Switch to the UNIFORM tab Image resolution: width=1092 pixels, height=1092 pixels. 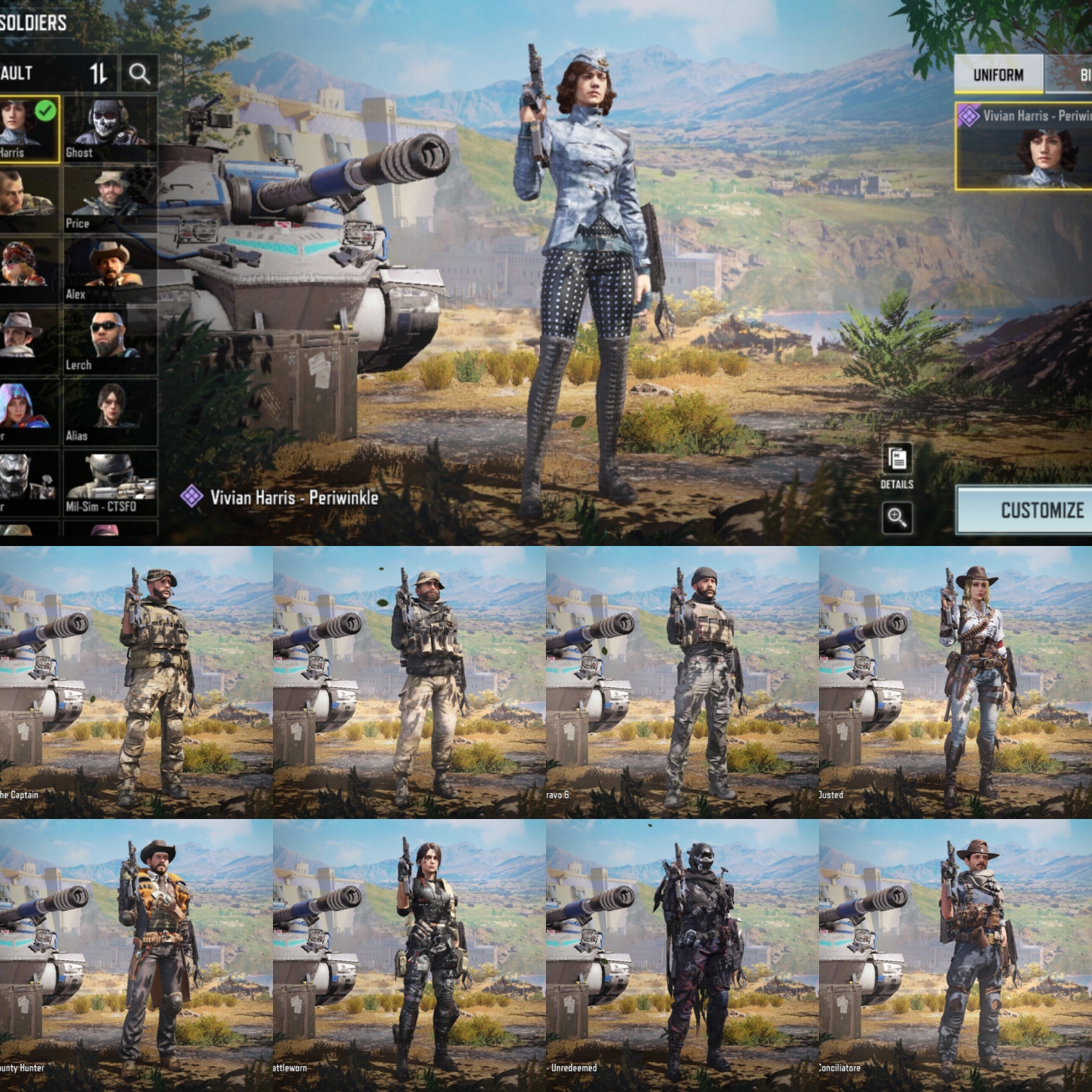(x=998, y=76)
